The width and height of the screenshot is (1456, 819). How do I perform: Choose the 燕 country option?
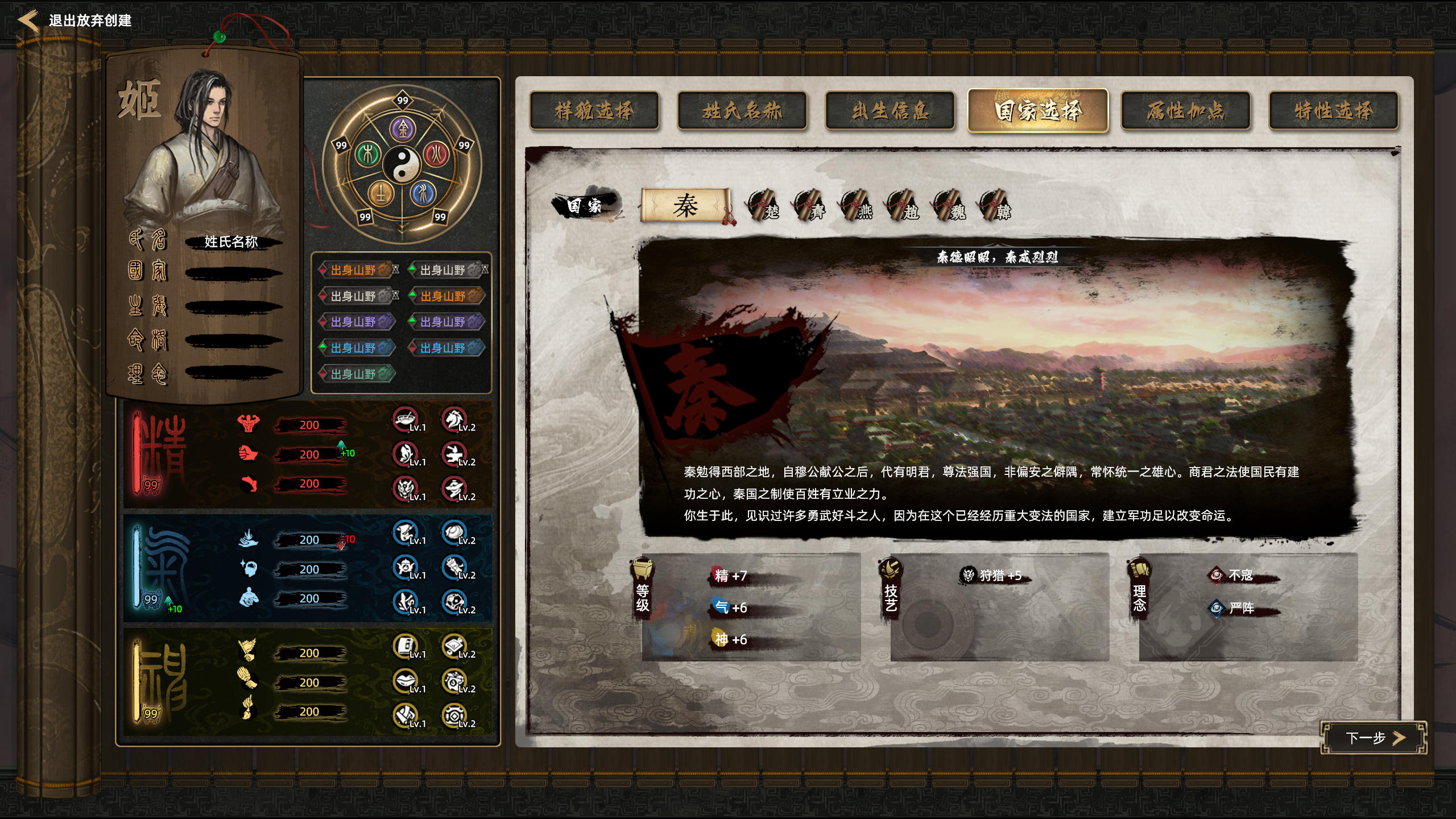[858, 206]
